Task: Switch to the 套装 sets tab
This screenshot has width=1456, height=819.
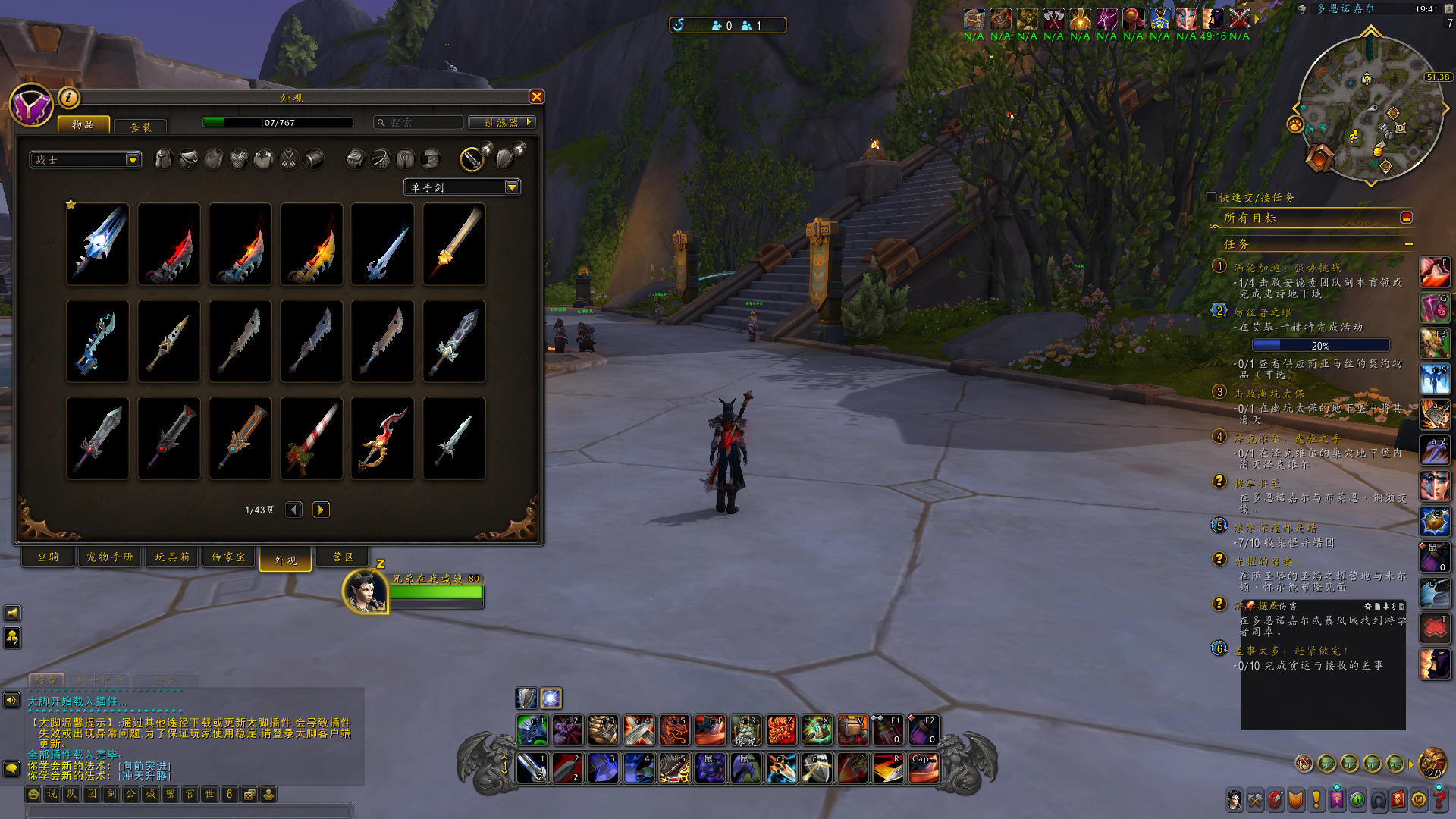Action: pyautogui.click(x=140, y=127)
